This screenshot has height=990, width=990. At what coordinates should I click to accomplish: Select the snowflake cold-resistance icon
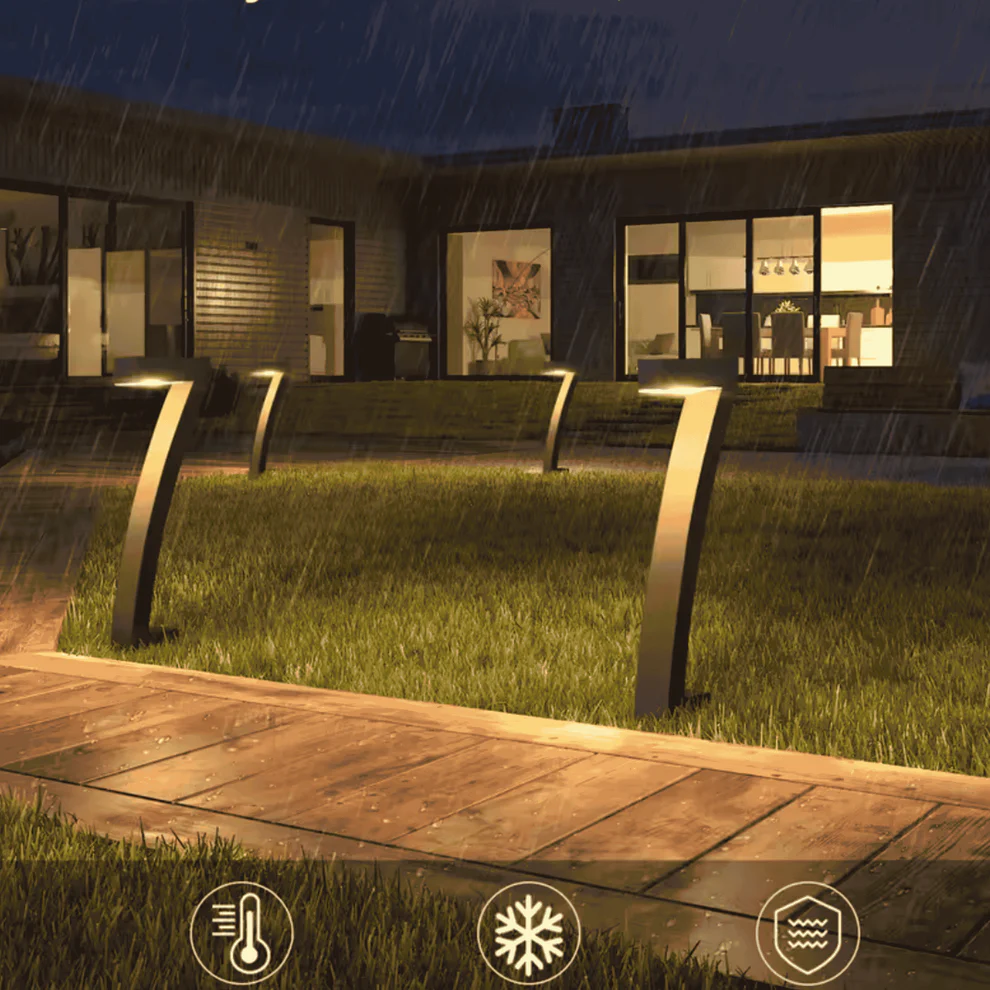(x=528, y=934)
